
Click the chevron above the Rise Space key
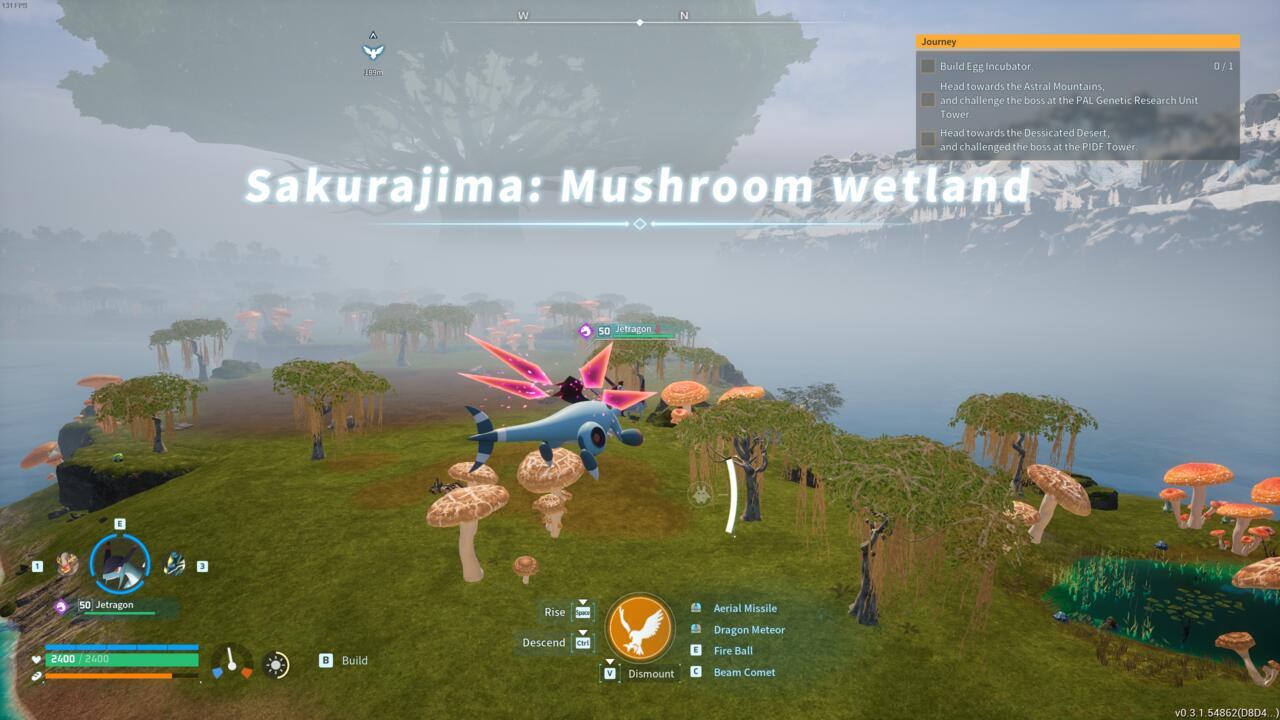coord(583,602)
